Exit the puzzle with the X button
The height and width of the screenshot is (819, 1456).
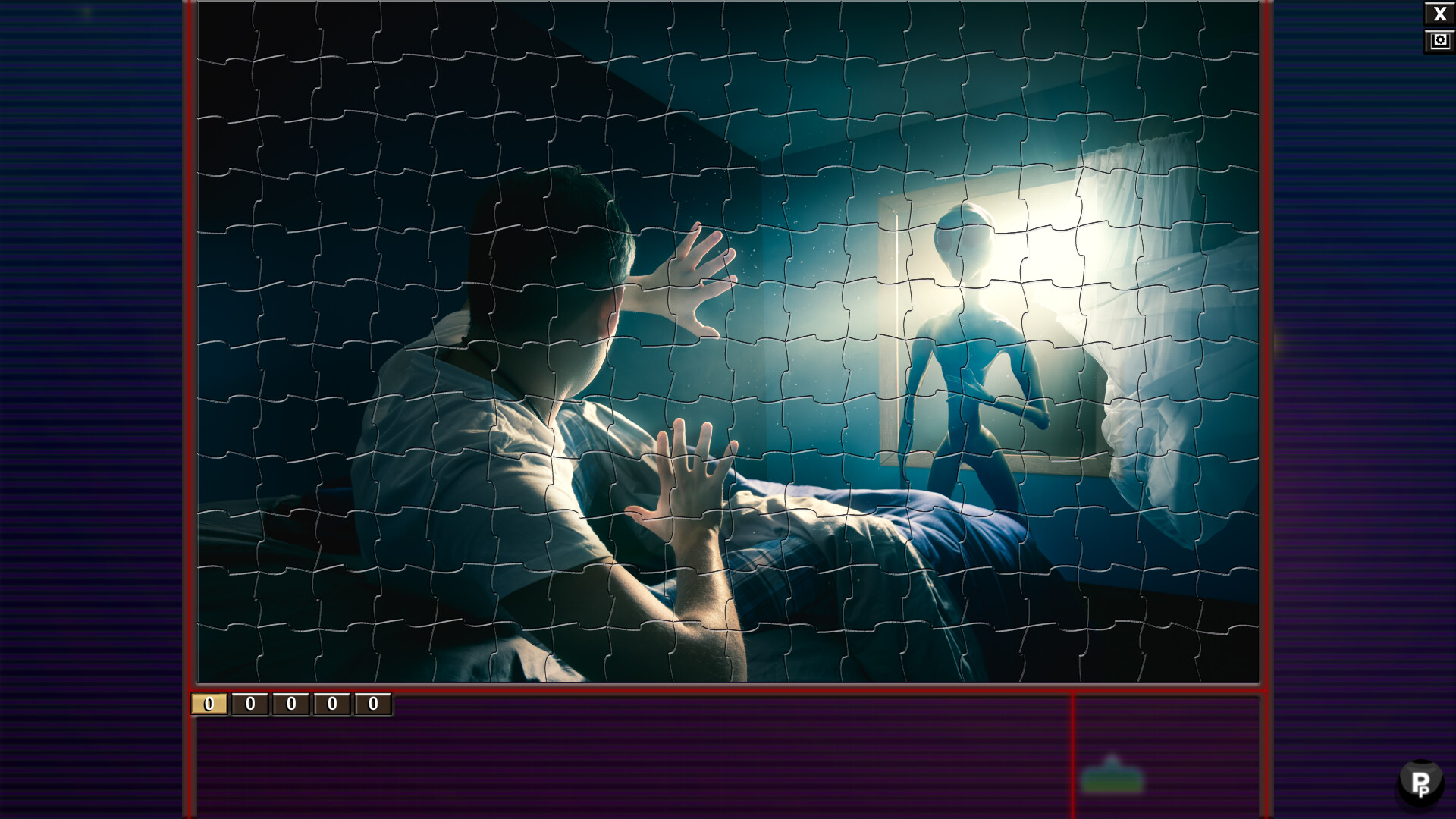(1440, 13)
